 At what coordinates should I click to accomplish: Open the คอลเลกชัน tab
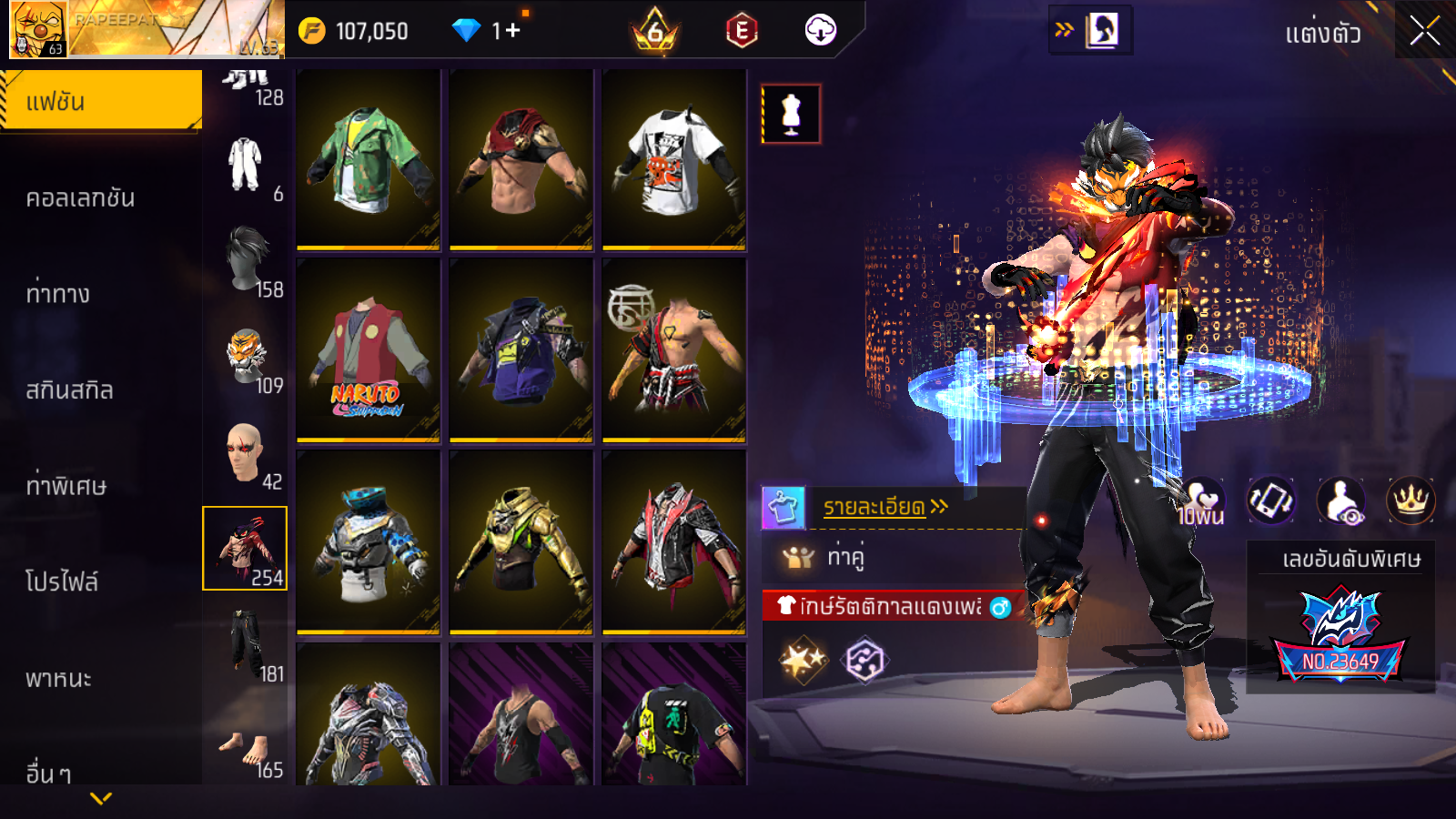81,198
